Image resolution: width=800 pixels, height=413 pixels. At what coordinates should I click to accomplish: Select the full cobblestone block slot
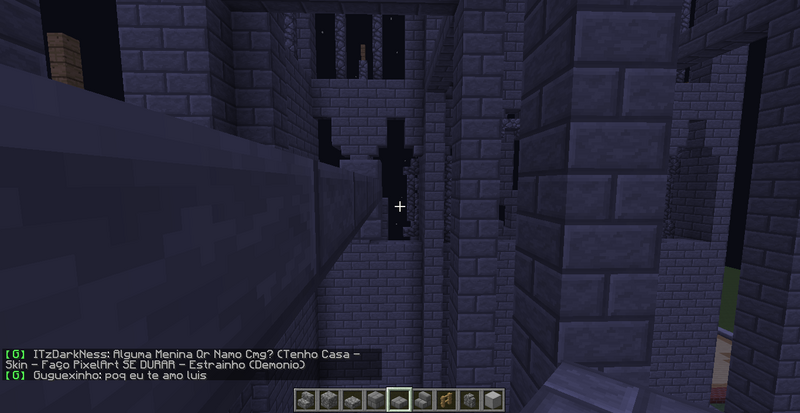coord(329,400)
